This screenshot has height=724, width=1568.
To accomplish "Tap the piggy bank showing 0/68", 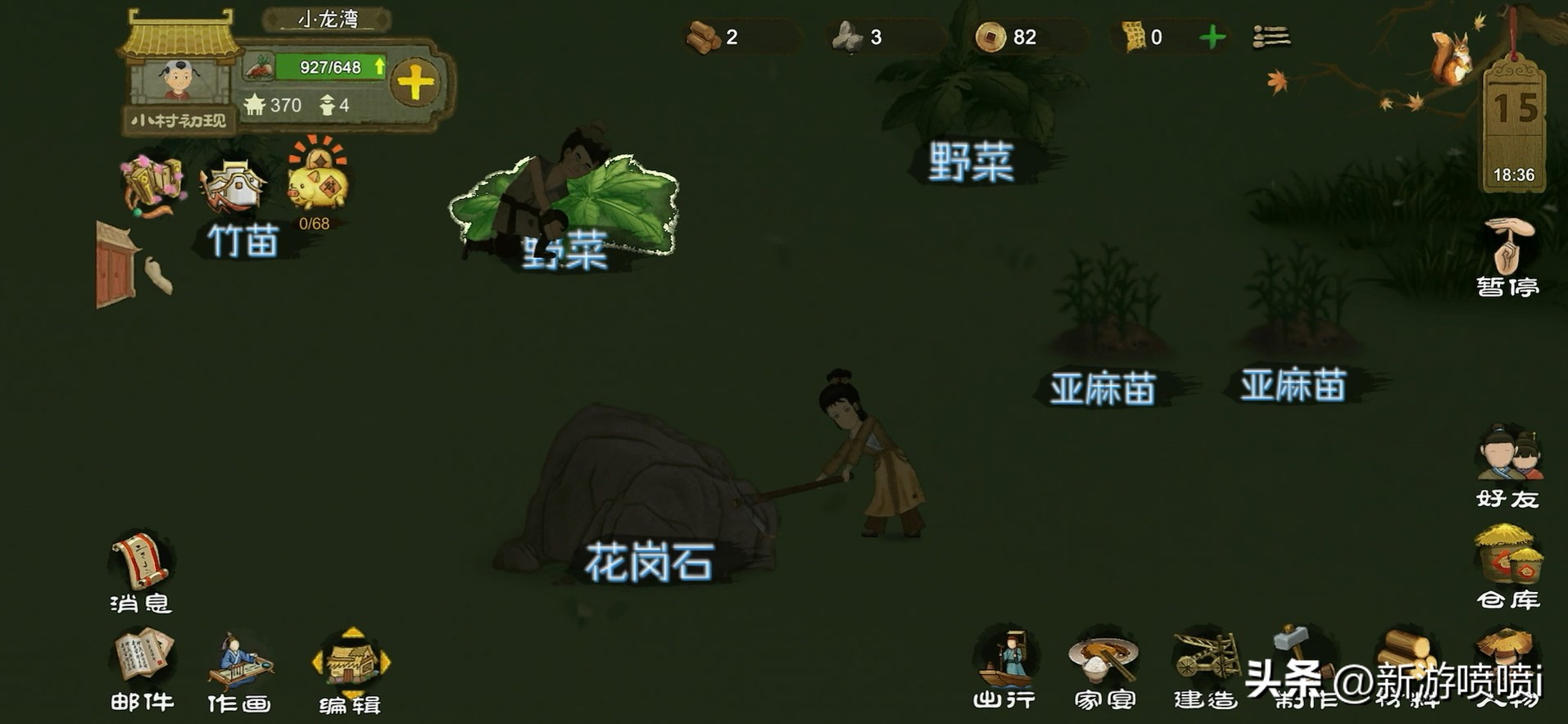I will click(319, 187).
